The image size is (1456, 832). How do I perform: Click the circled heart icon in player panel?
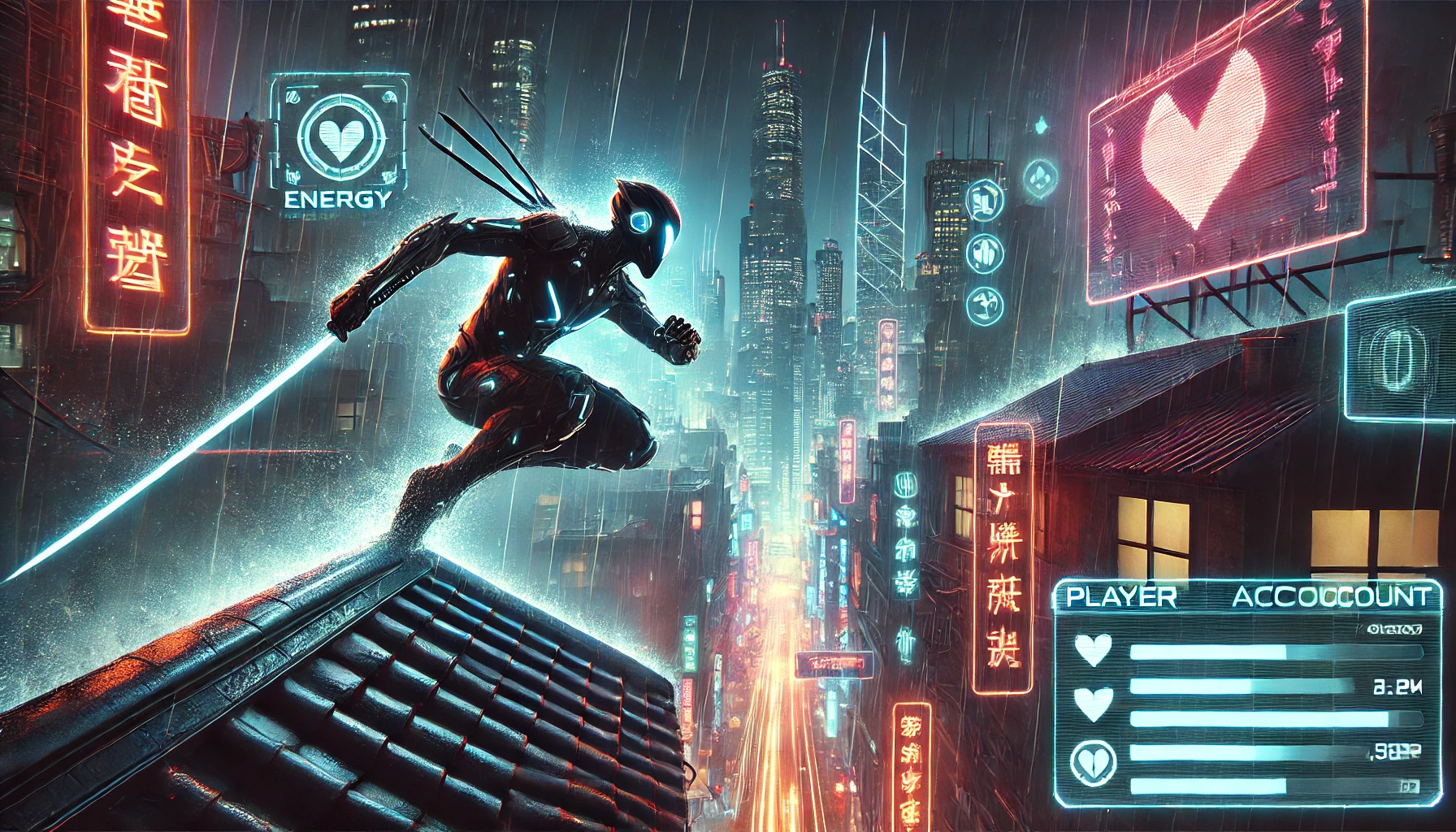[1093, 761]
